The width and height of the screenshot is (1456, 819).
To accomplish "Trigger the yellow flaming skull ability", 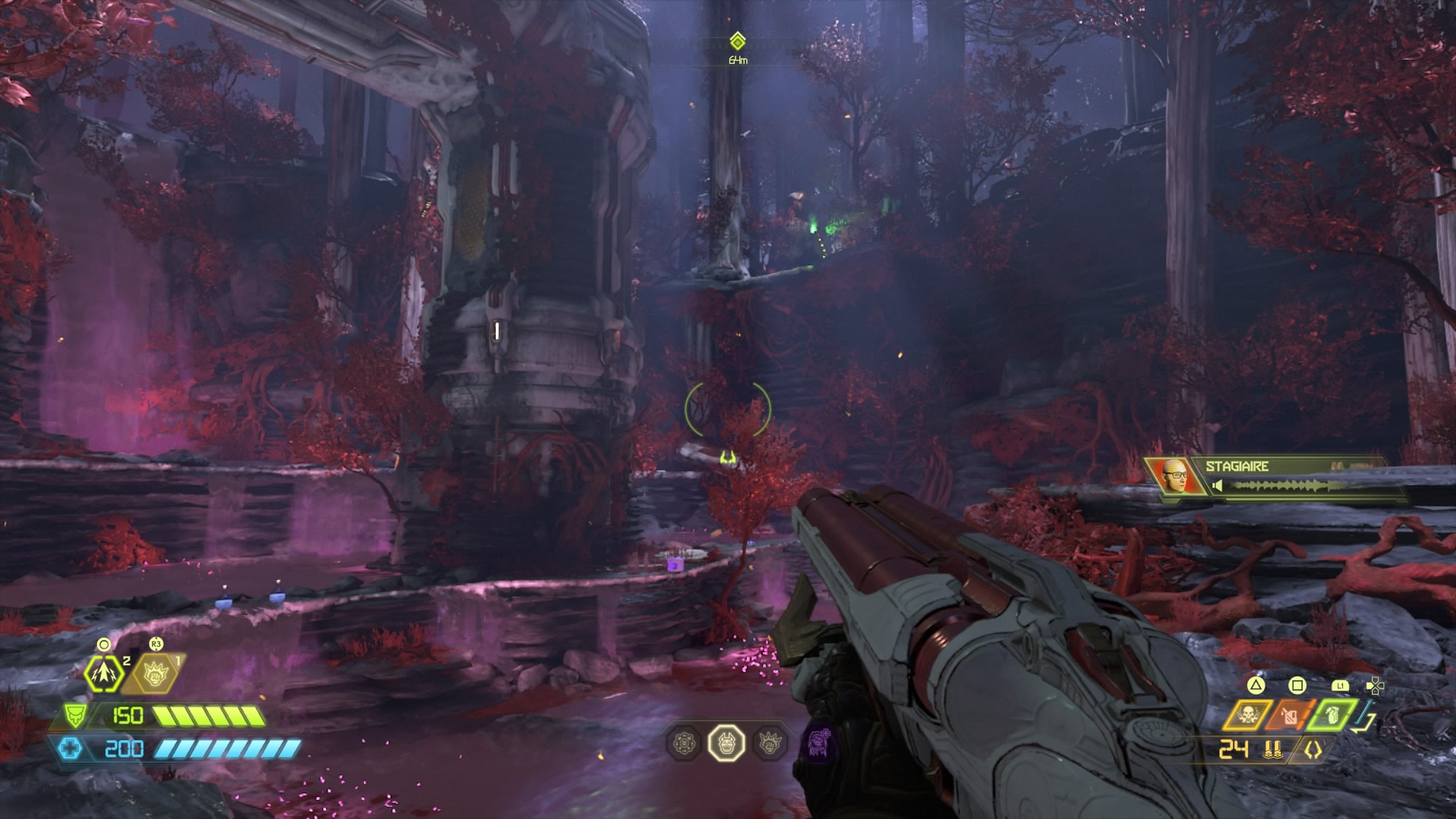I will pyautogui.click(x=1247, y=716).
